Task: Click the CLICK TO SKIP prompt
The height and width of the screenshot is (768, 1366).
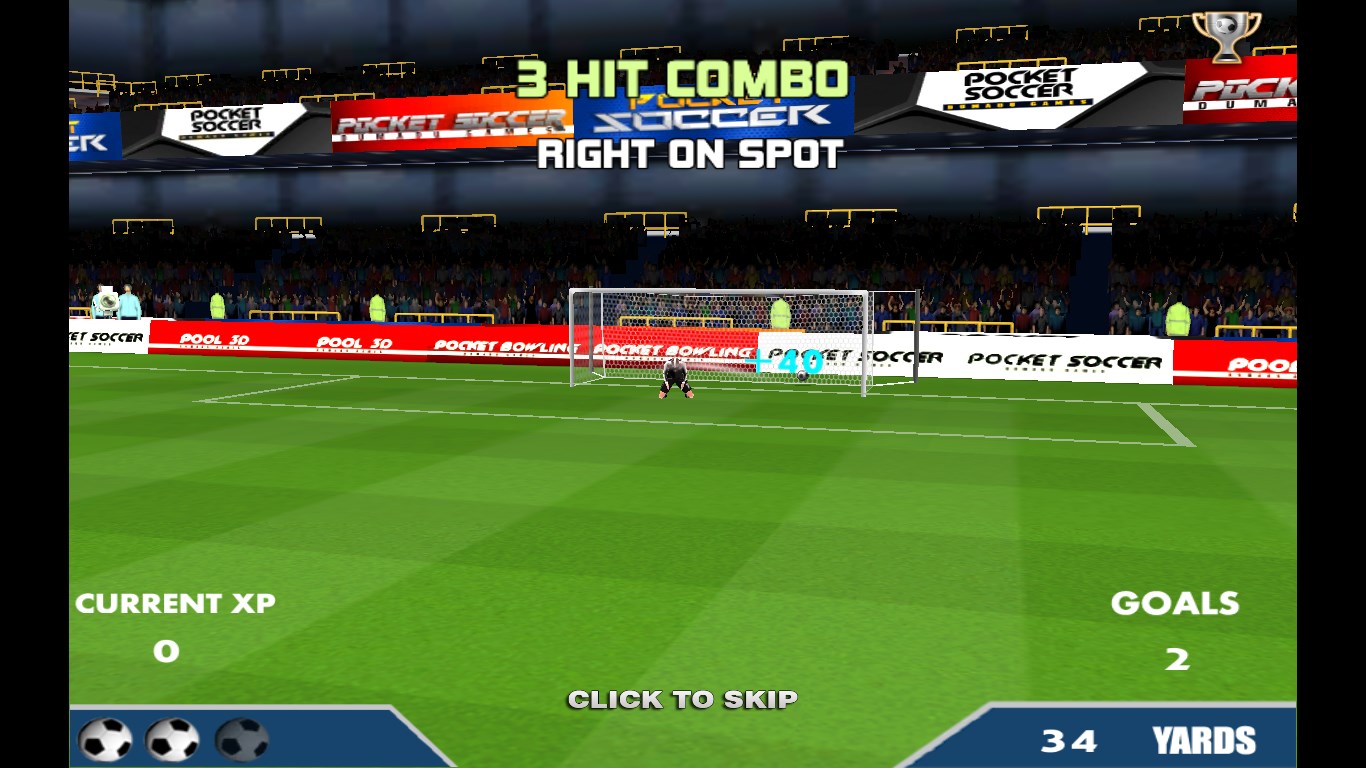Action: click(682, 699)
